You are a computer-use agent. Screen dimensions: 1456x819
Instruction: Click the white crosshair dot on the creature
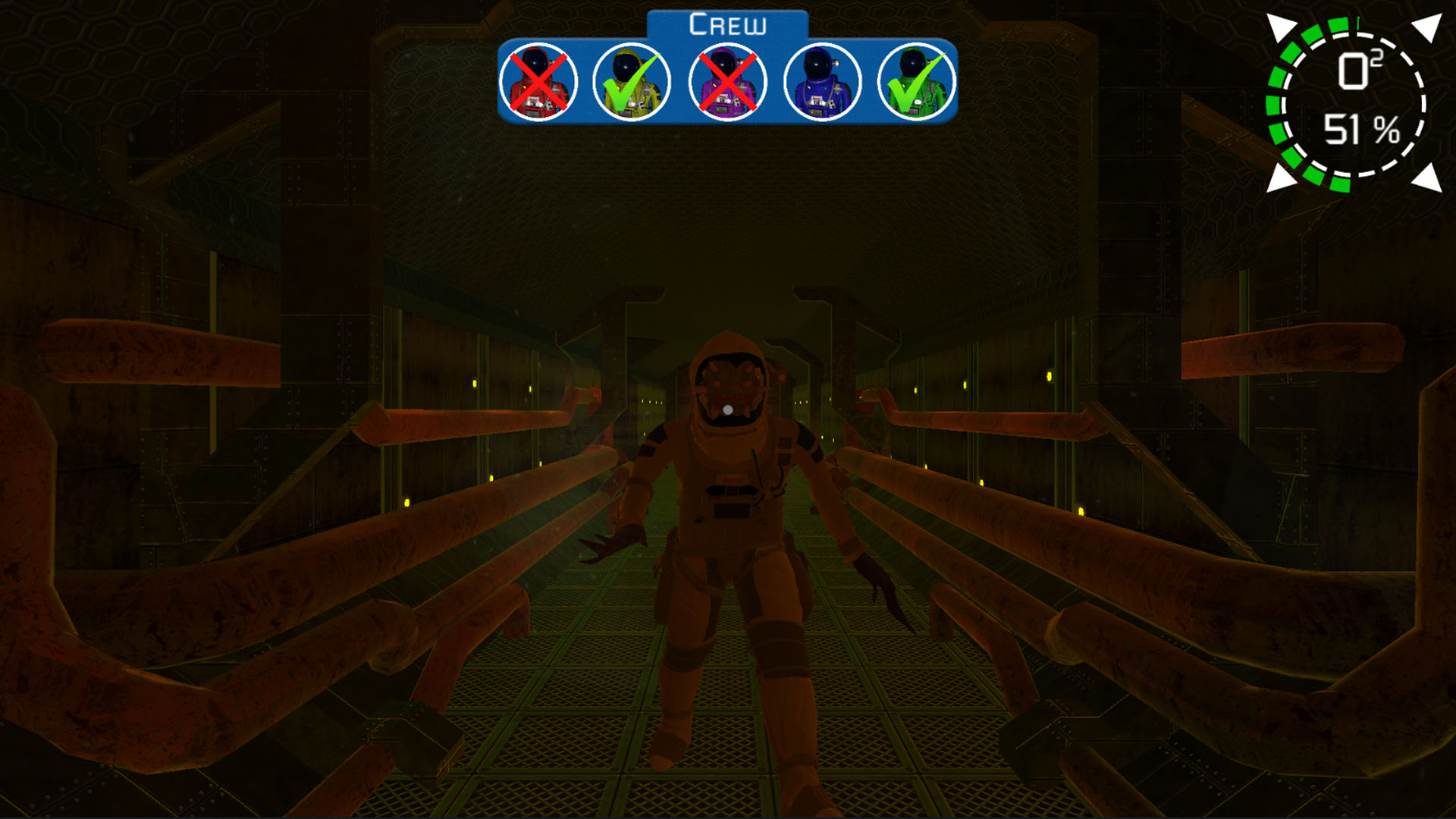pos(729,409)
